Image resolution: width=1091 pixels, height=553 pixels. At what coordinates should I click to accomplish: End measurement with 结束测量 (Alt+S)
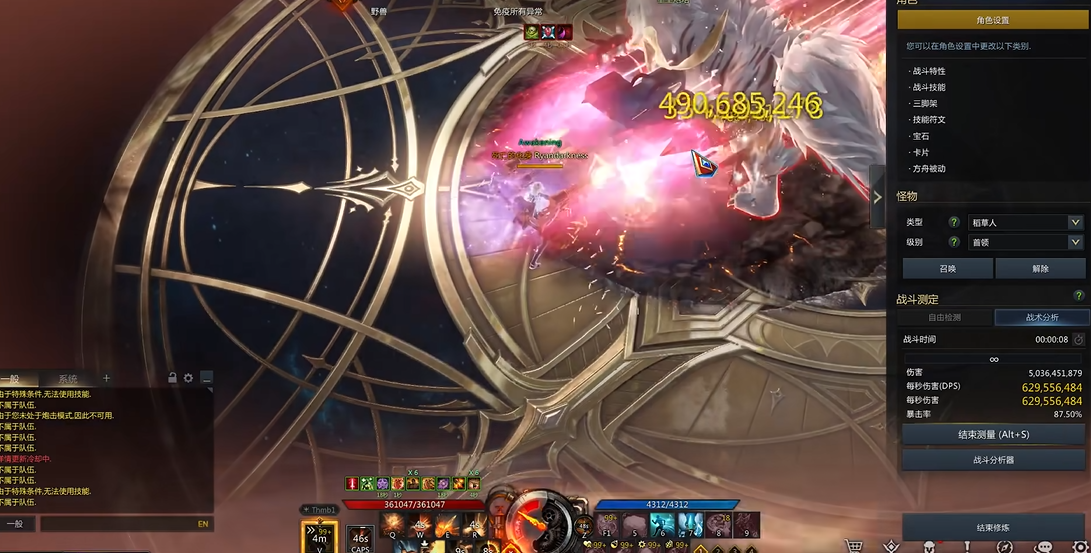tap(993, 434)
